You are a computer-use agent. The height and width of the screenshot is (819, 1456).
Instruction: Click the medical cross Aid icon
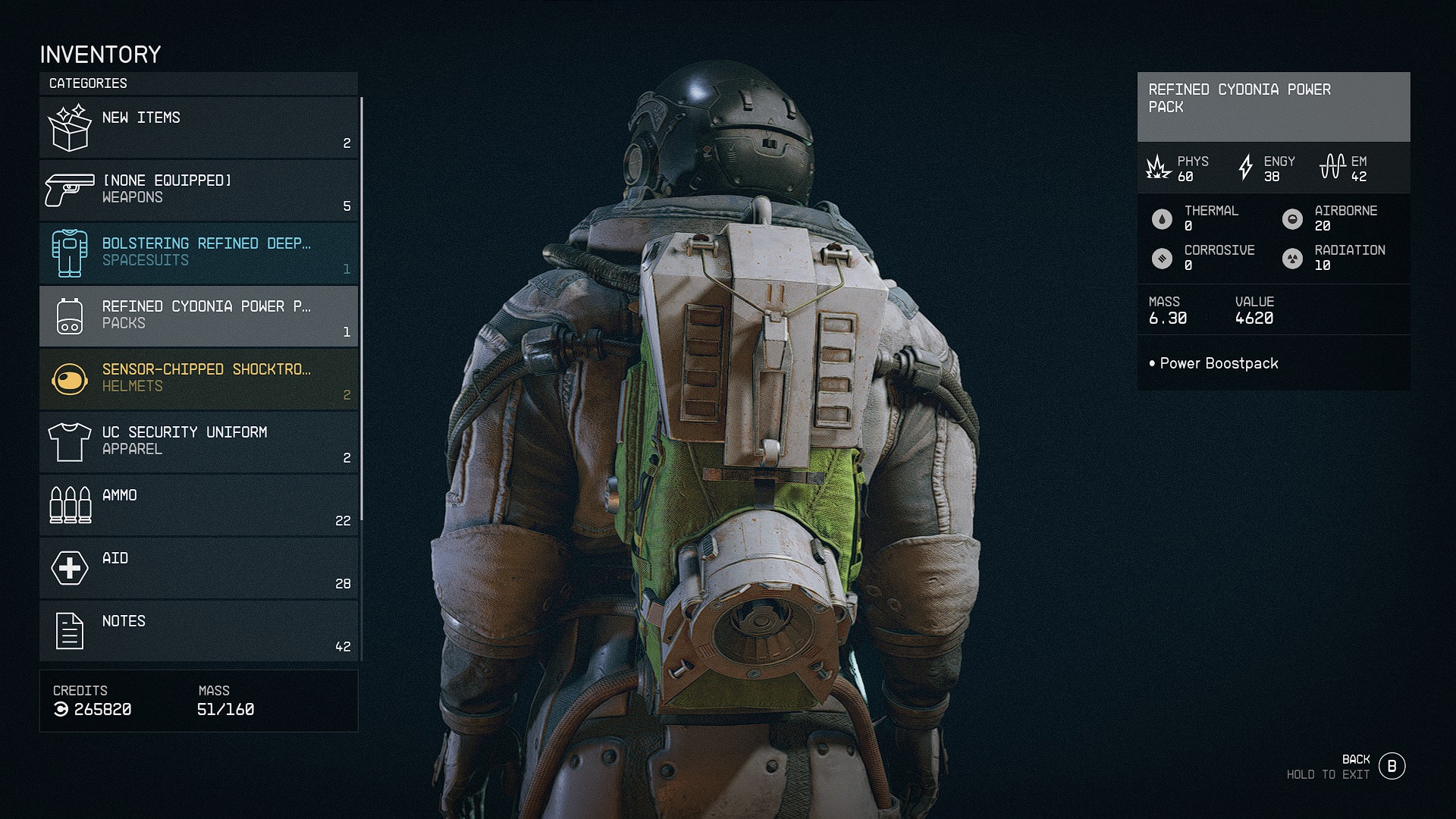71,567
